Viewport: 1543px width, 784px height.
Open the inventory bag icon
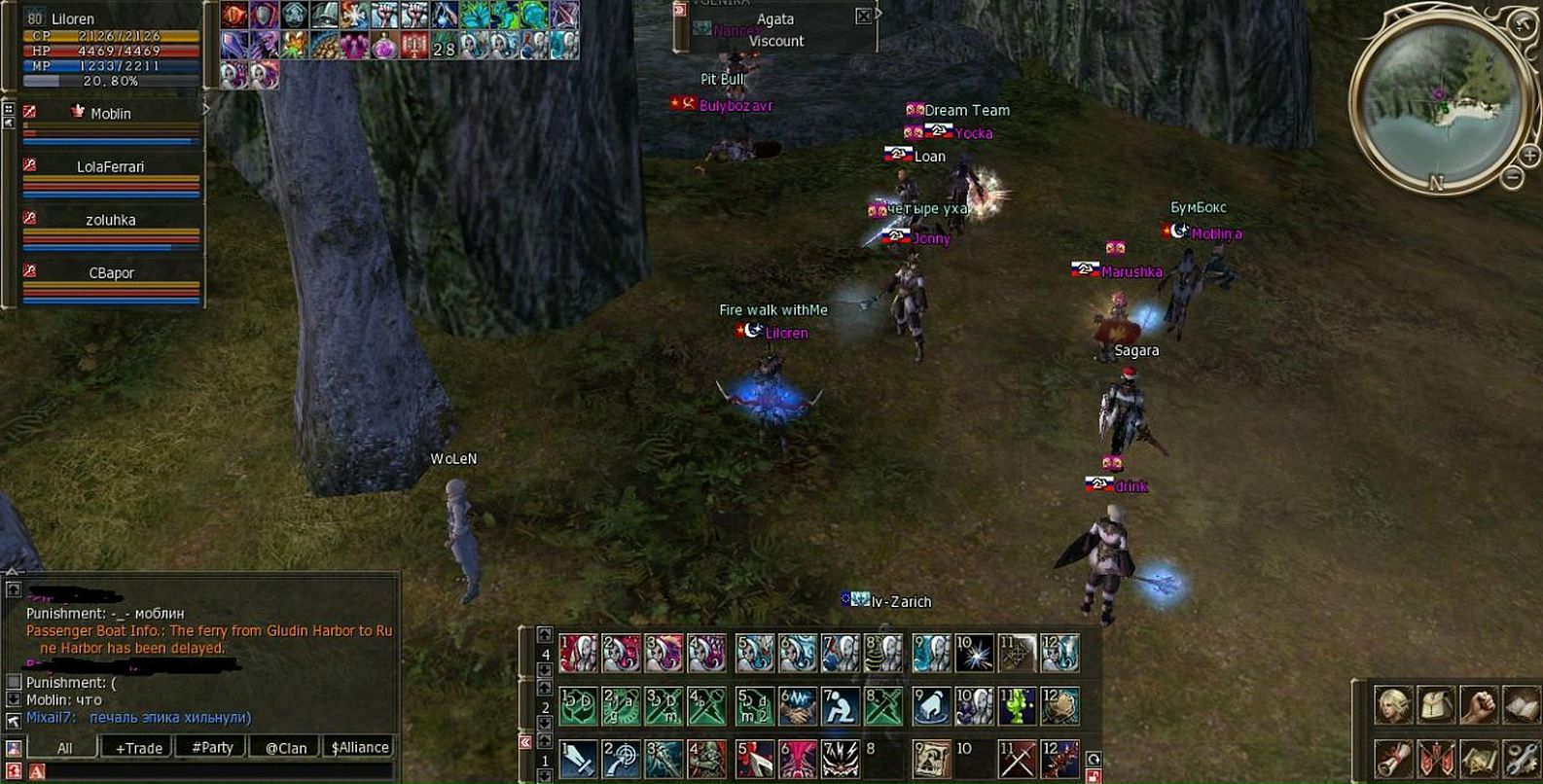point(1436,705)
